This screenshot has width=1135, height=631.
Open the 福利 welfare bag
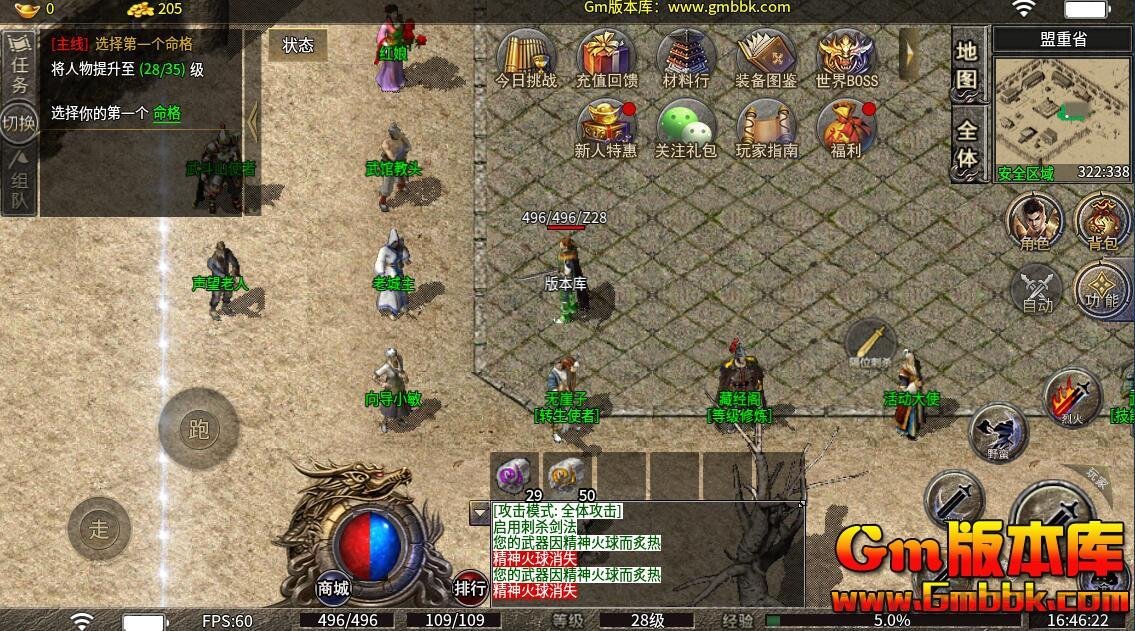pos(846,128)
